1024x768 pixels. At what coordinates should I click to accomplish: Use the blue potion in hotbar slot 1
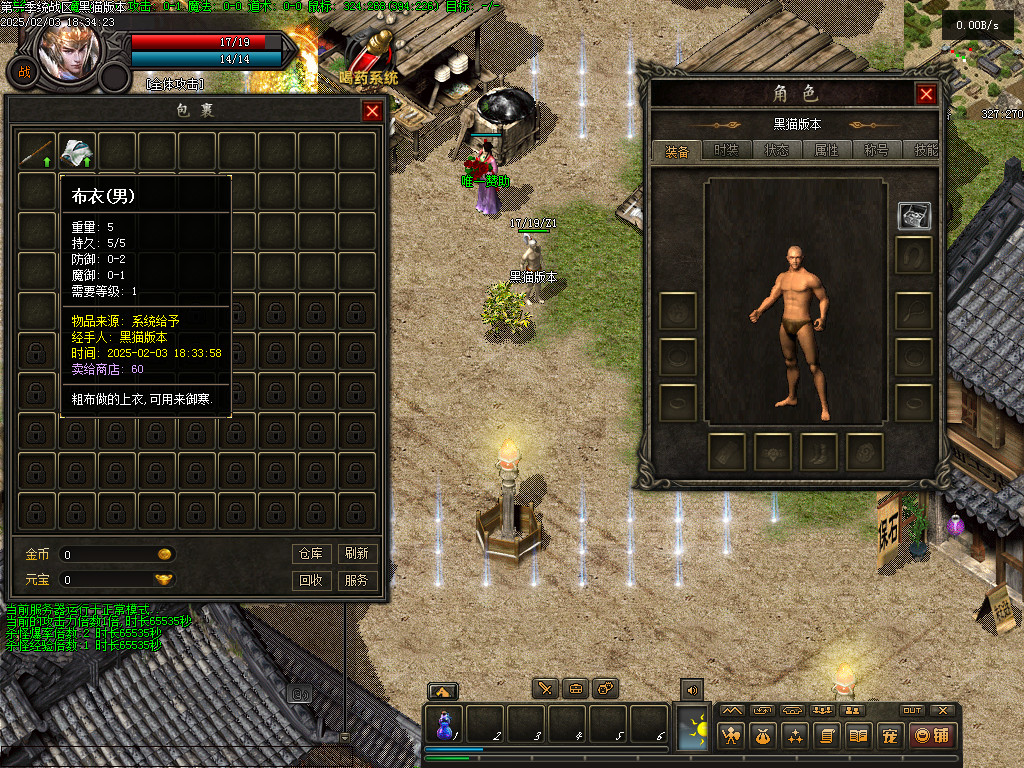tap(444, 724)
